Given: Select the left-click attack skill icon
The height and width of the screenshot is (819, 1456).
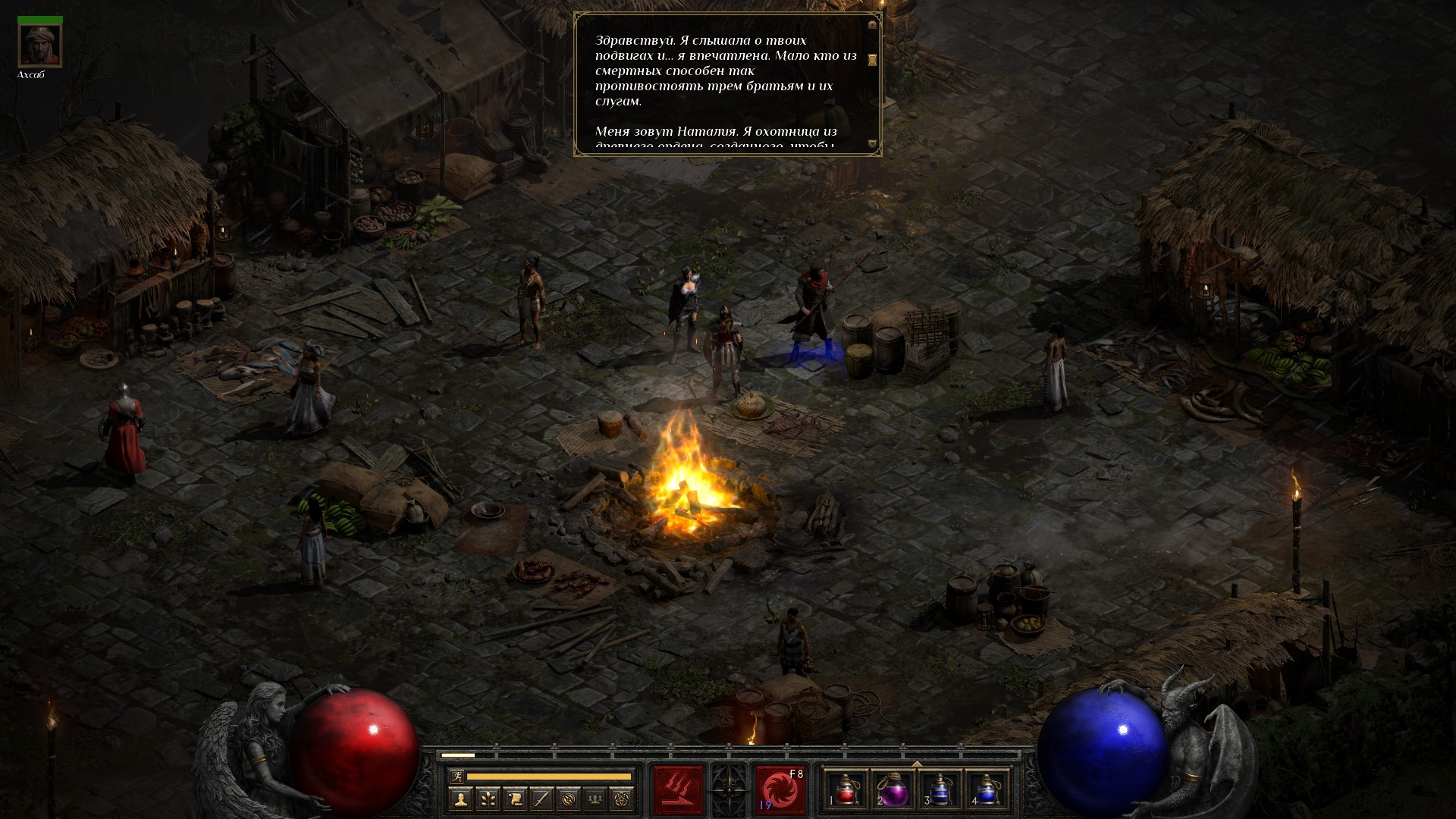Looking at the screenshot, I should [678, 790].
